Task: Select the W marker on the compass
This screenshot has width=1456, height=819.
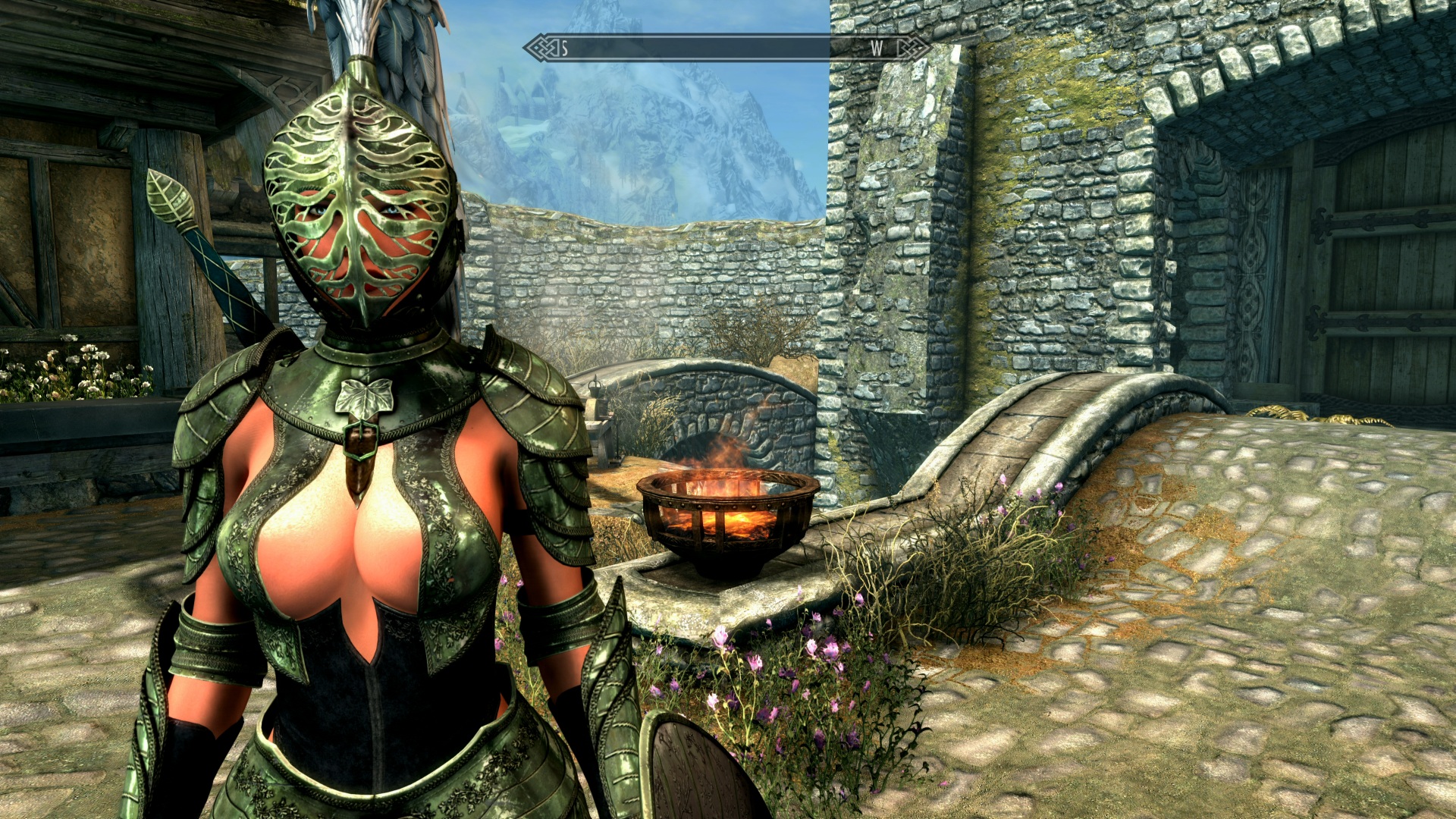Action: pyautogui.click(x=876, y=49)
